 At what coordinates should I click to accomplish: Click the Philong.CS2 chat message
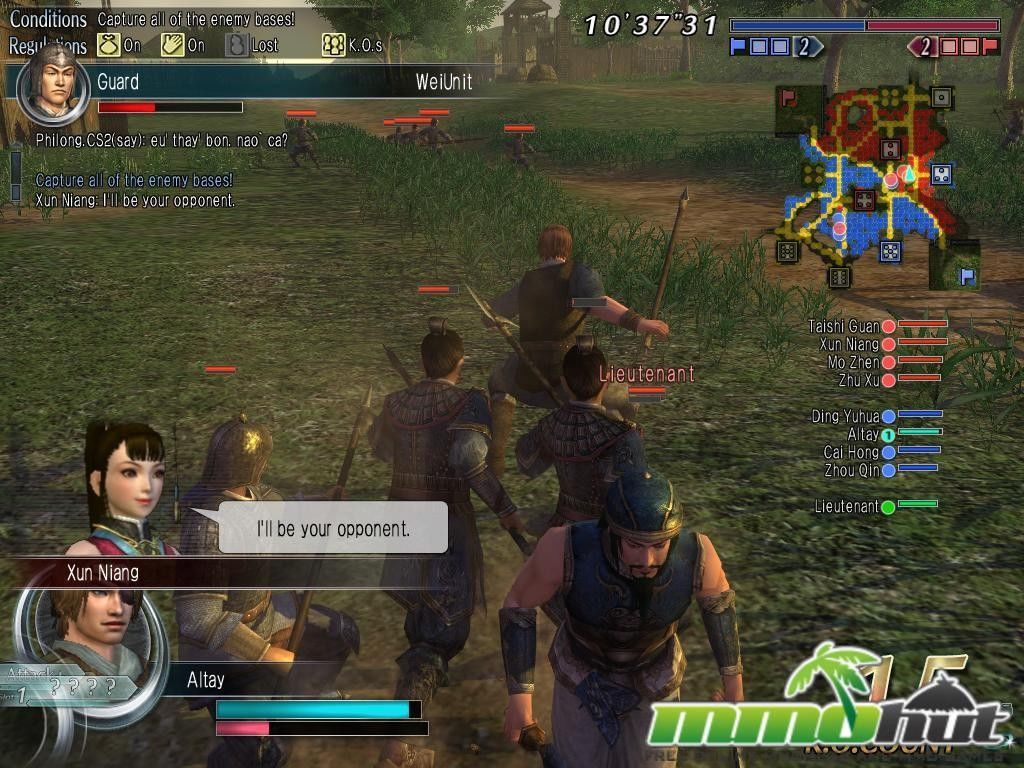[x=162, y=141]
